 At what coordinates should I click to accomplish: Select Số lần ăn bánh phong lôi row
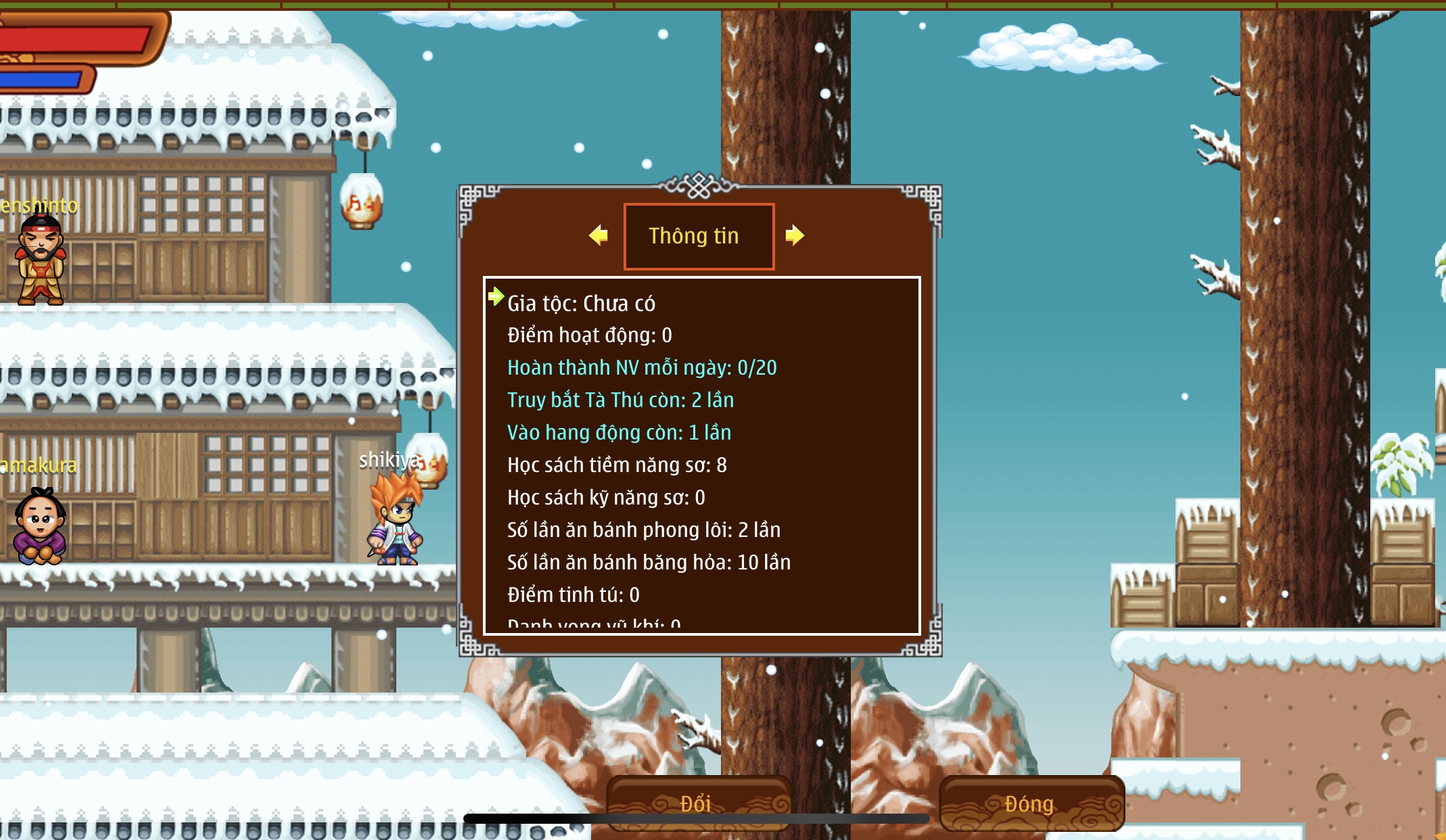644,530
